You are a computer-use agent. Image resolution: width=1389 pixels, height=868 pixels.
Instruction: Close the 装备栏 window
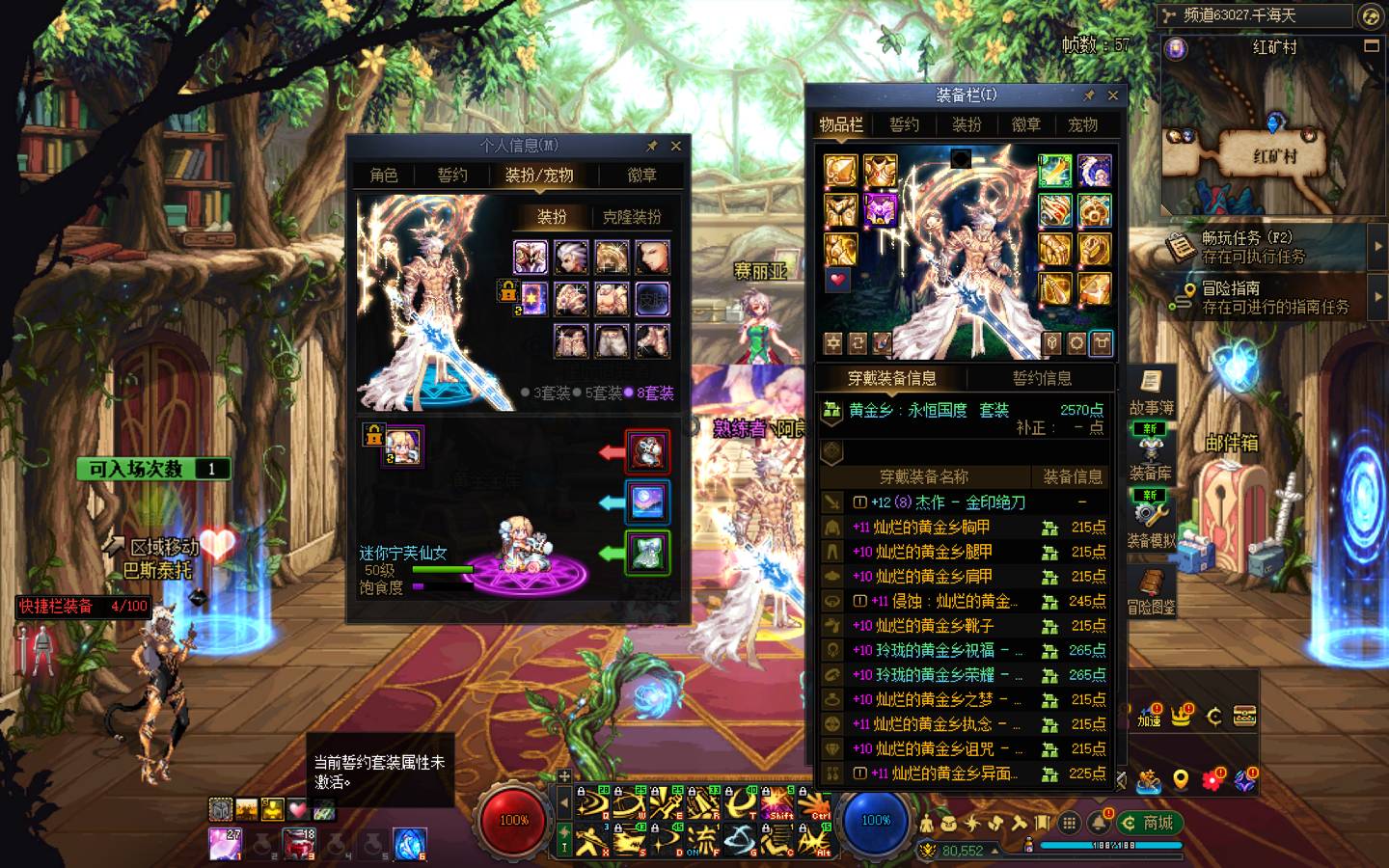(x=1113, y=95)
